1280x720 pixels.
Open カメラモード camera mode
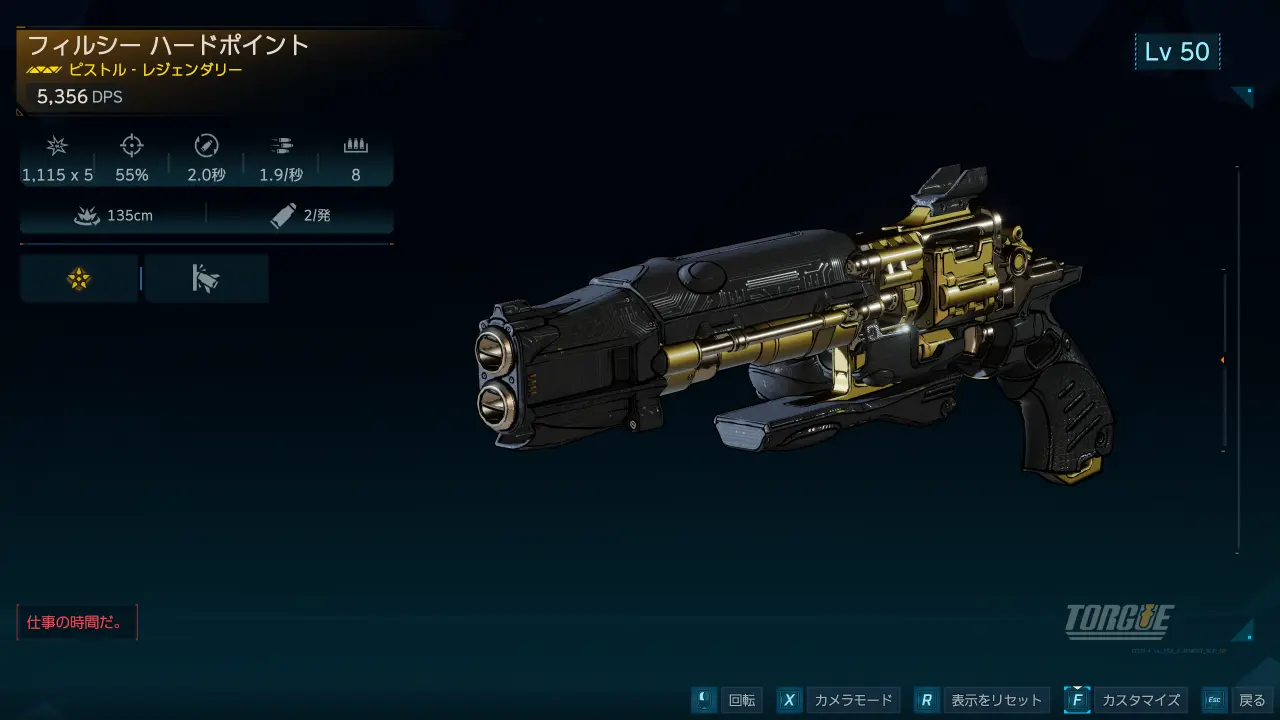coord(838,700)
